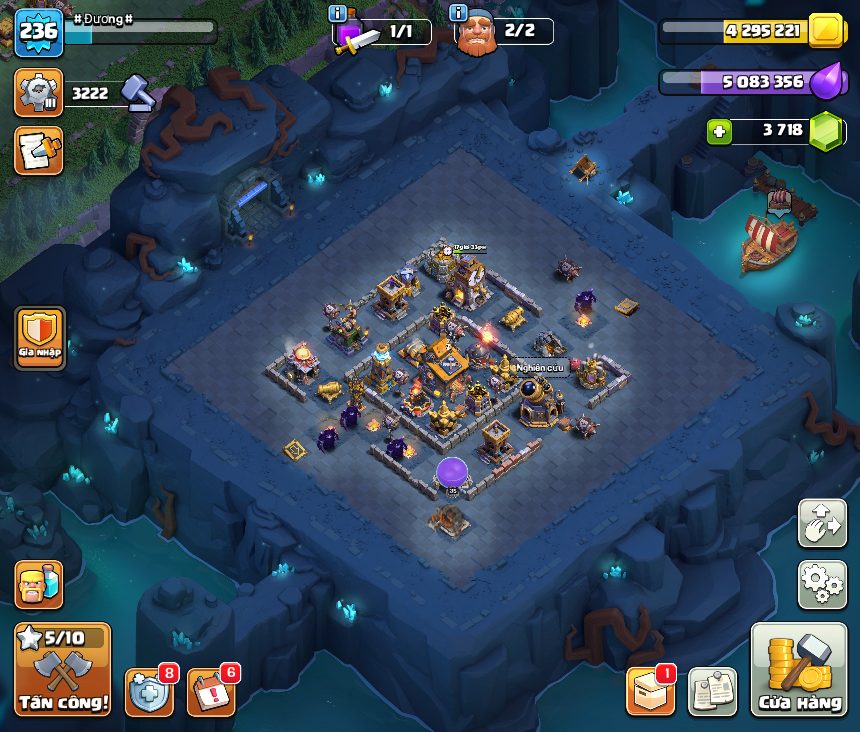
Task: Tap the hammer 3222 trophy counter
Action: click(107, 94)
